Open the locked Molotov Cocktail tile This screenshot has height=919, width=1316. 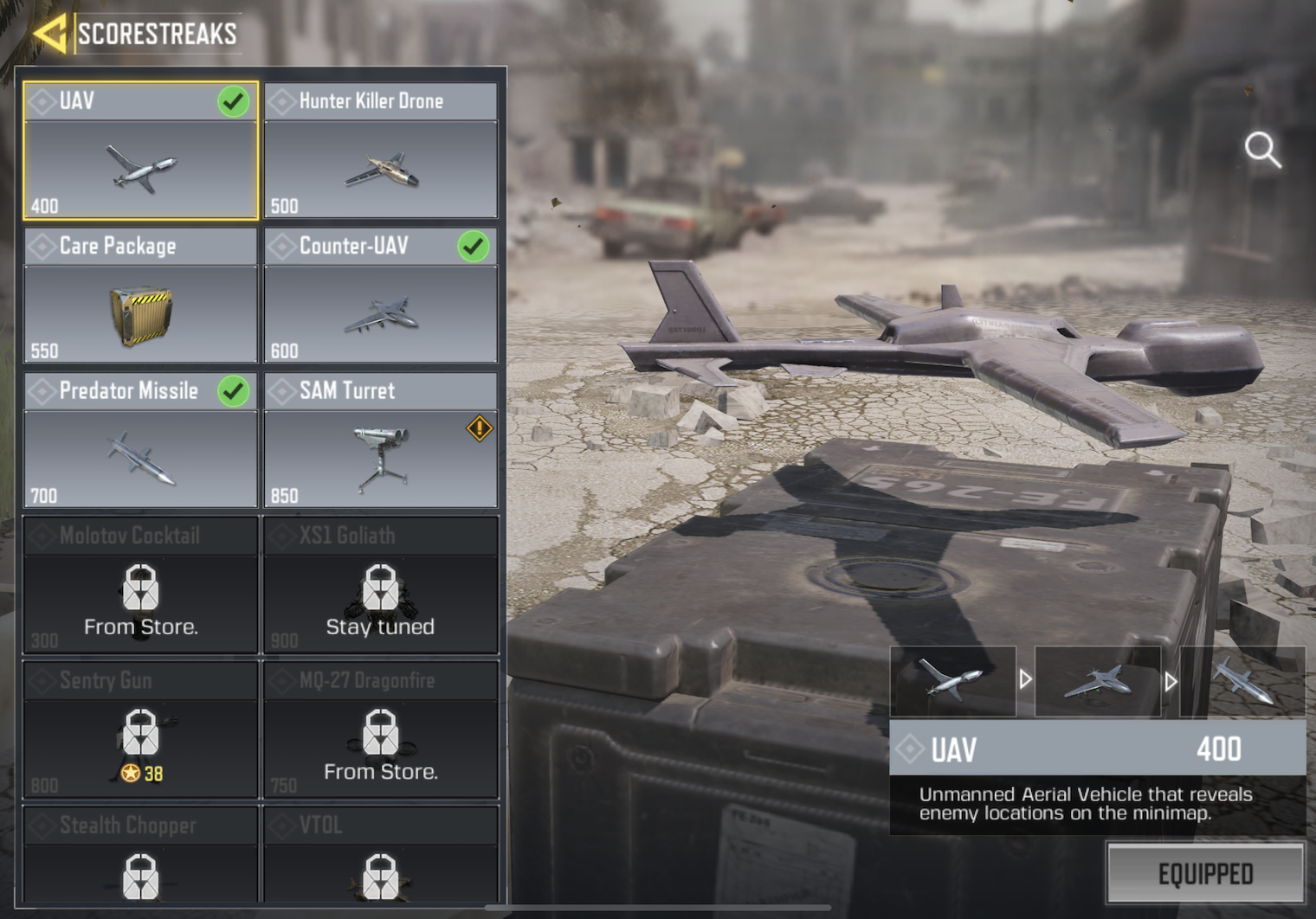[x=140, y=585]
